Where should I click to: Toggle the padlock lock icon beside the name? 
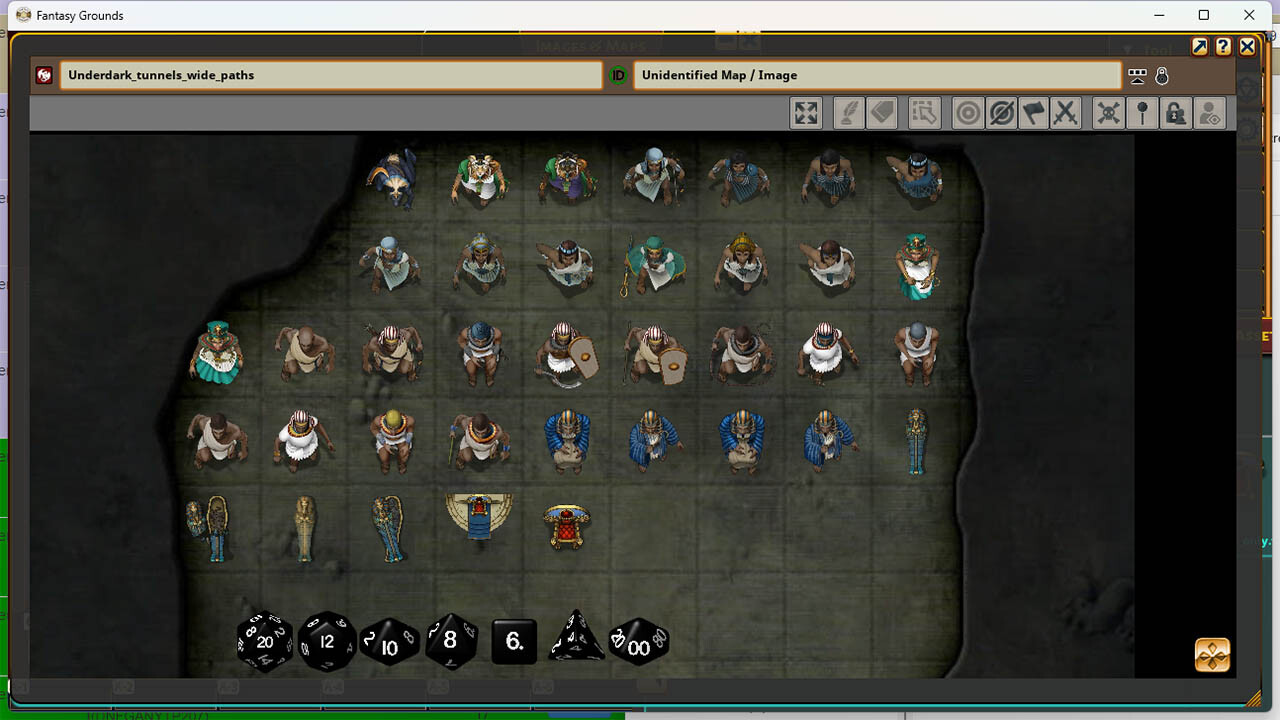[x=1161, y=76]
